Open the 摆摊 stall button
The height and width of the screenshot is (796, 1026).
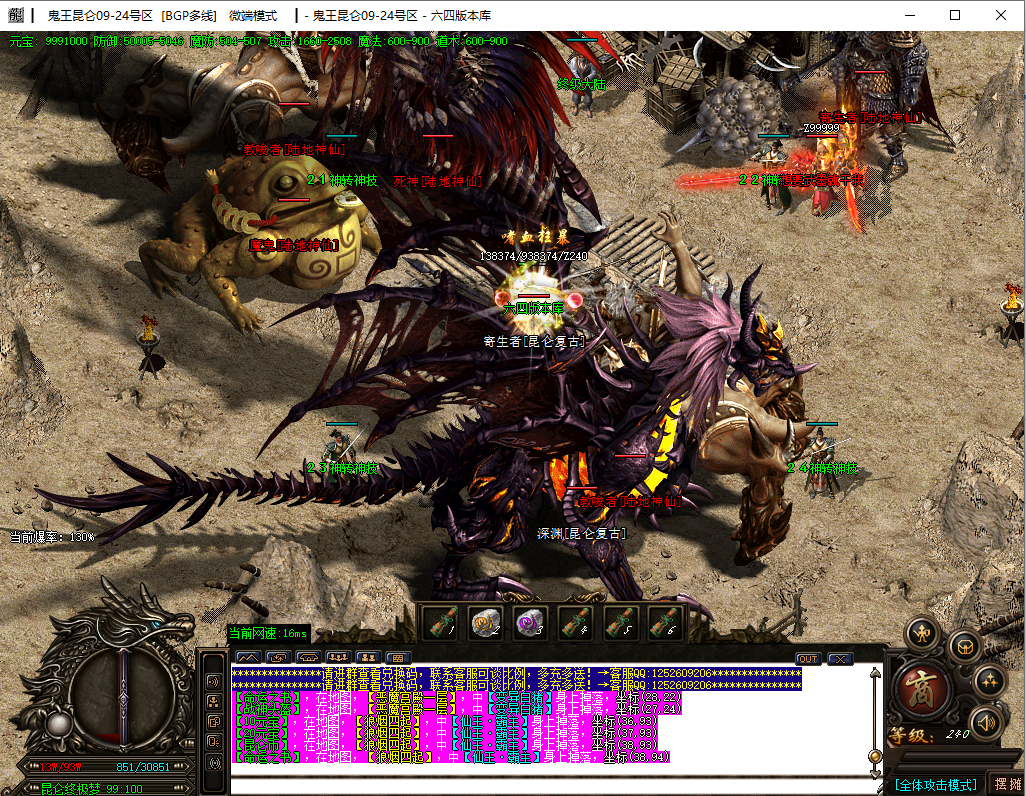1006,784
